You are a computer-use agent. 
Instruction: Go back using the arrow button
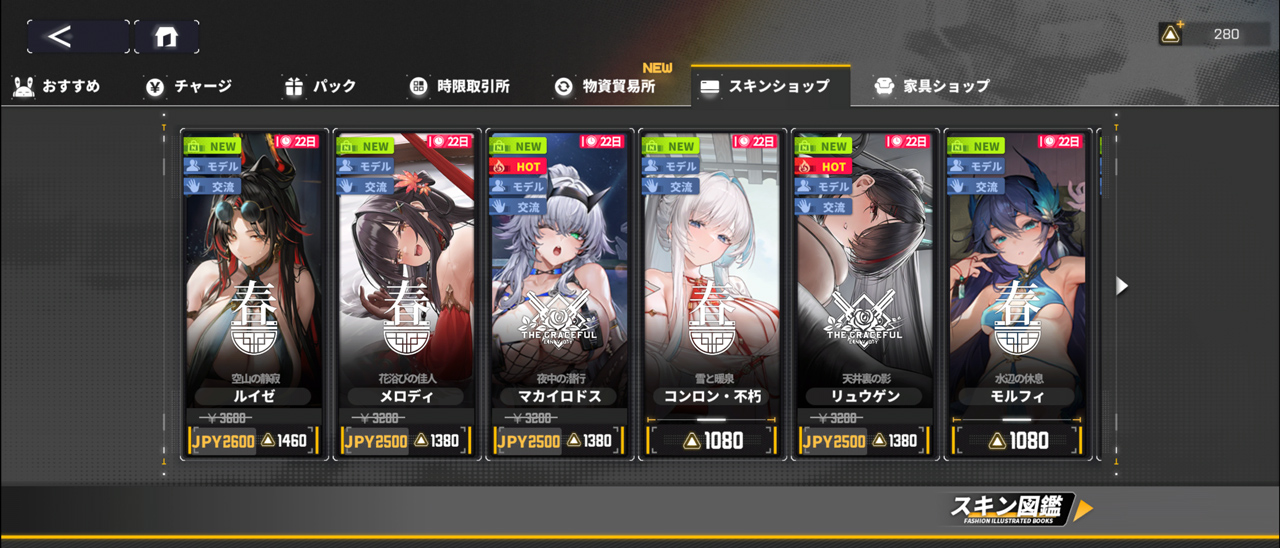point(77,37)
